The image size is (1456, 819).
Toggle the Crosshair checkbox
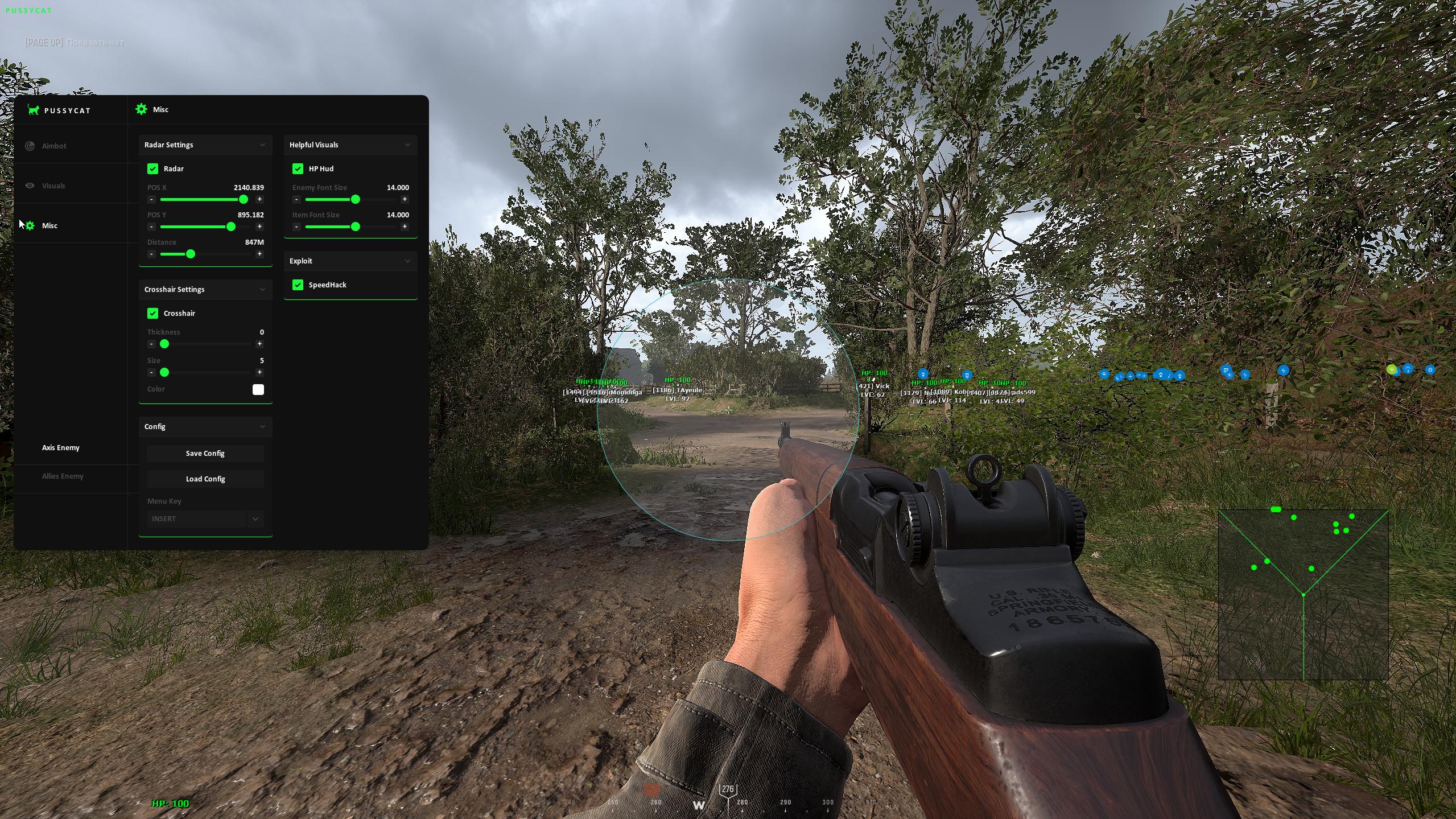[x=152, y=314]
